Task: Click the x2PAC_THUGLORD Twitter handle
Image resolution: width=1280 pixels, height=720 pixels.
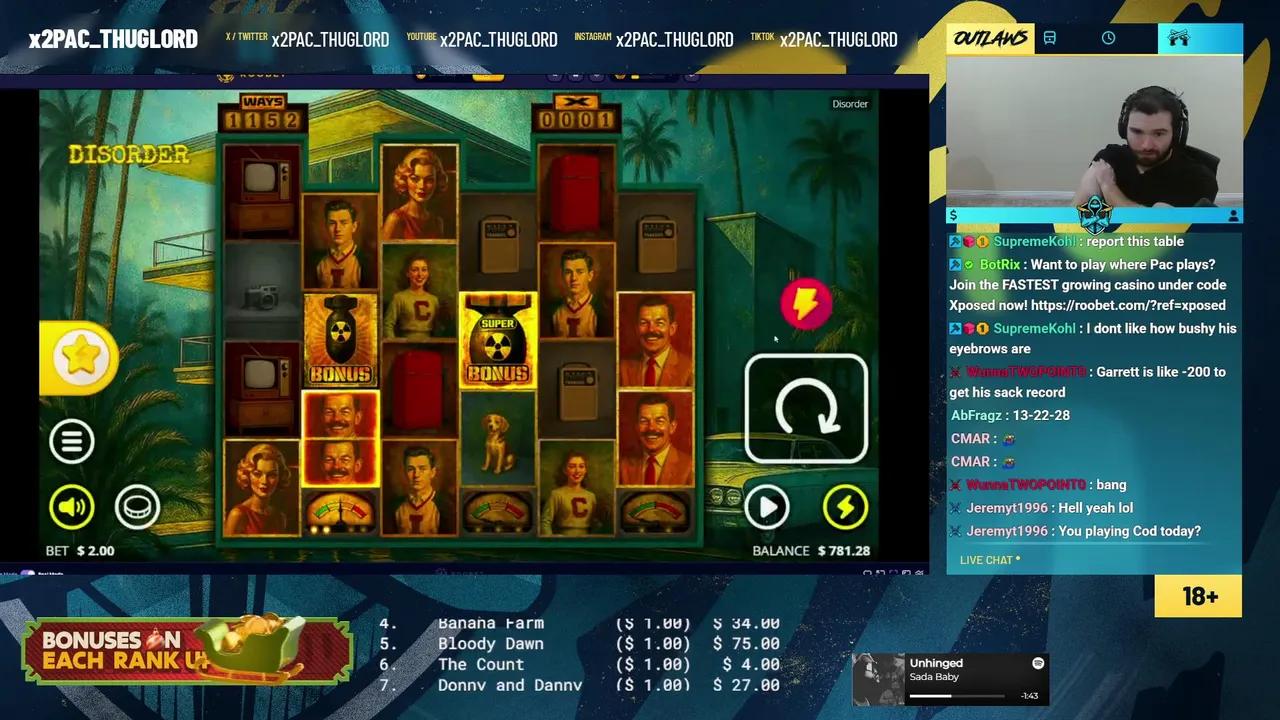Action: pos(330,39)
